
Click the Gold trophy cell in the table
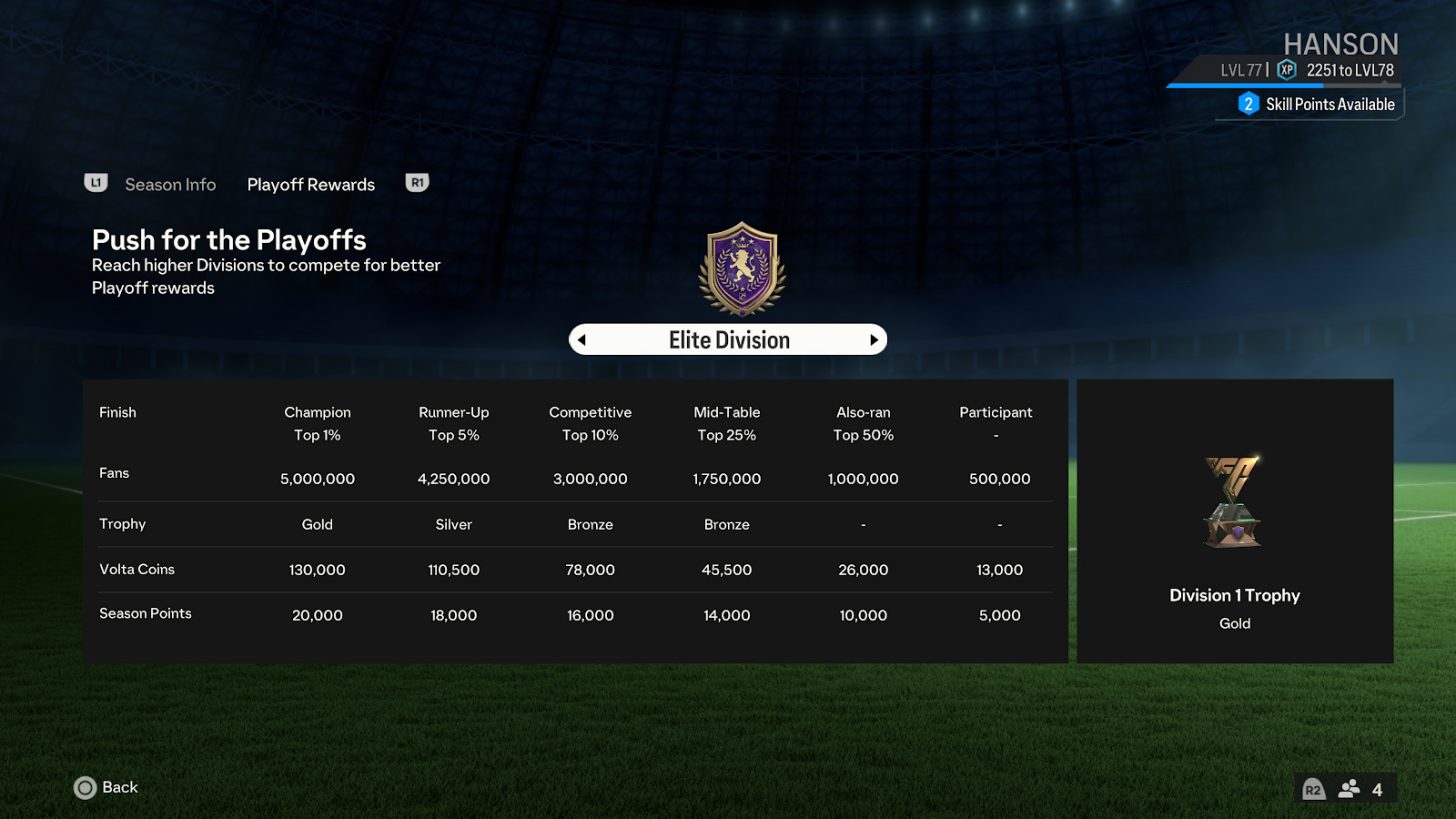(x=317, y=523)
